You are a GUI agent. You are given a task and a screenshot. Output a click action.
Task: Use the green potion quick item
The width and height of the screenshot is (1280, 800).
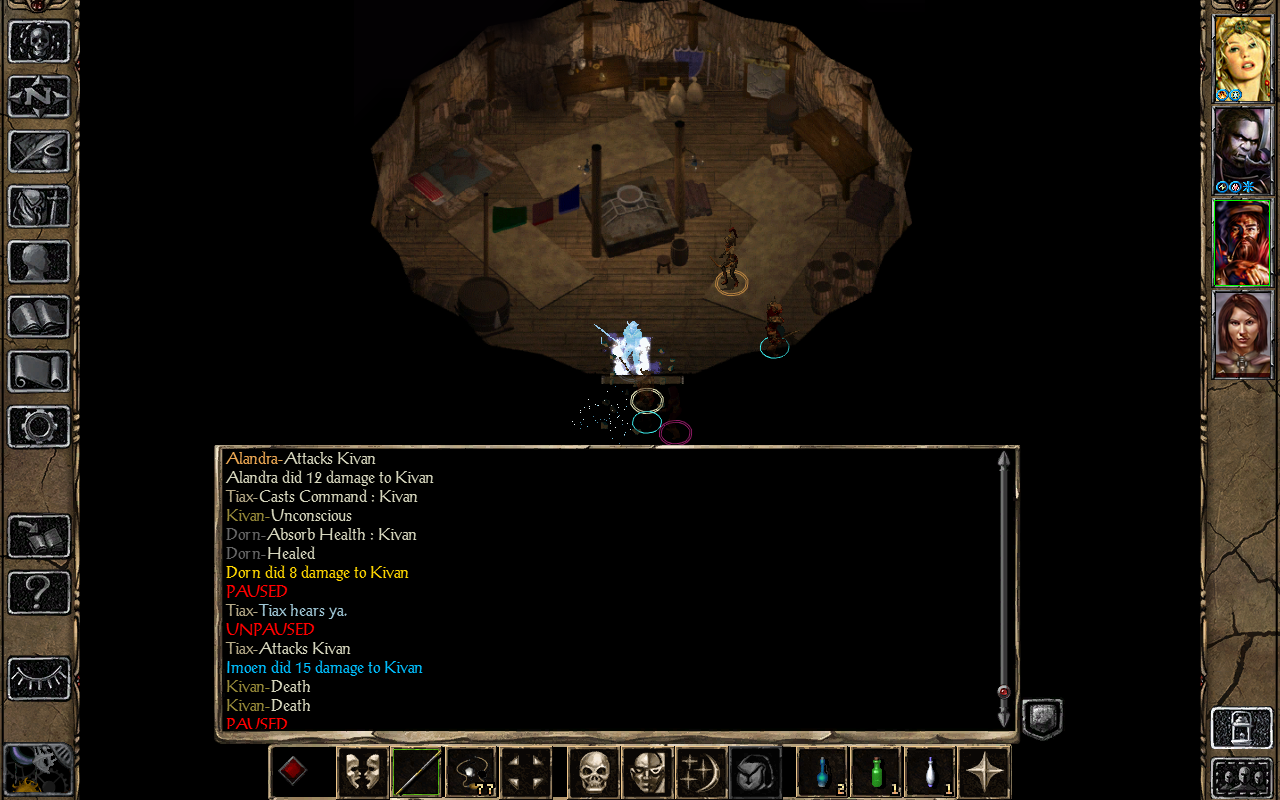pos(877,772)
